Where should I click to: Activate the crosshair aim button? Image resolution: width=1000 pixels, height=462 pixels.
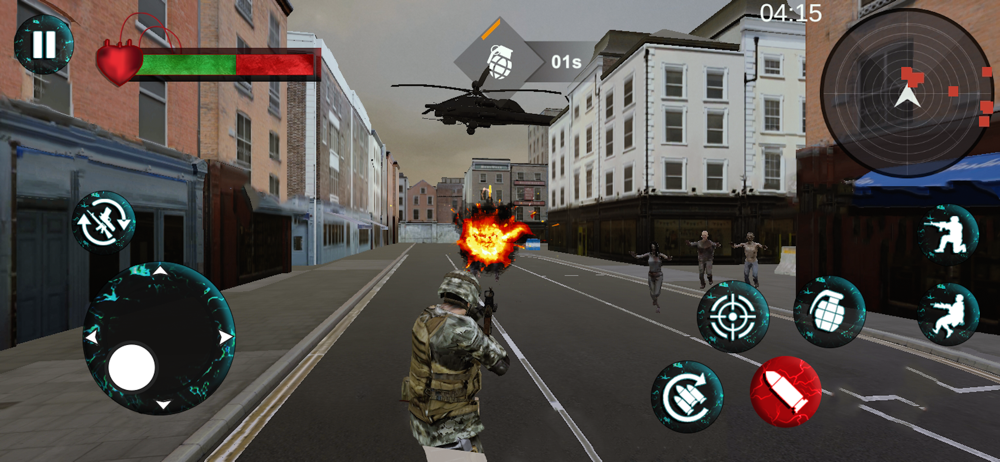click(x=733, y=317)
